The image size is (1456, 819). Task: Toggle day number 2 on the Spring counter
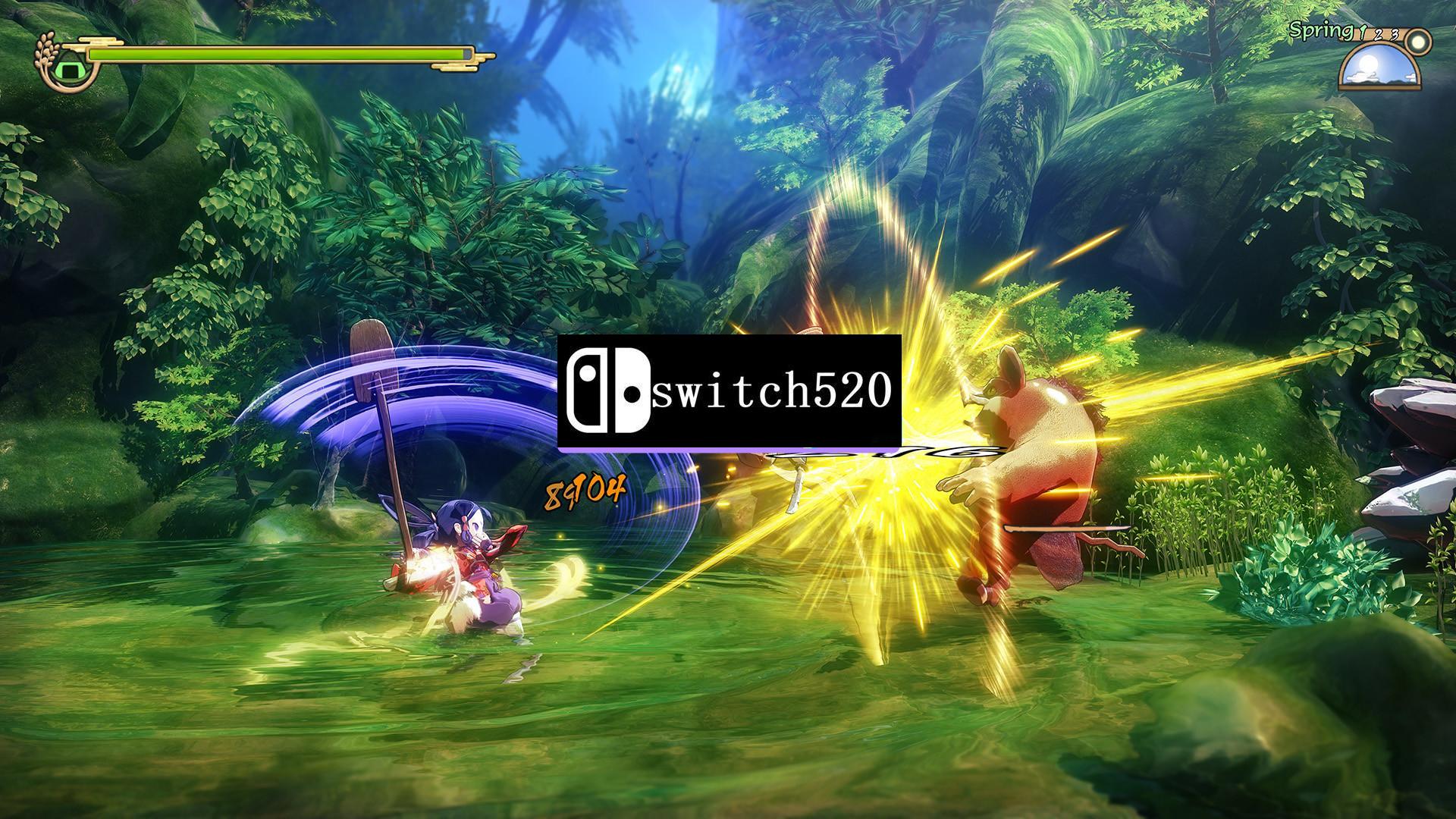point(1378,35)
